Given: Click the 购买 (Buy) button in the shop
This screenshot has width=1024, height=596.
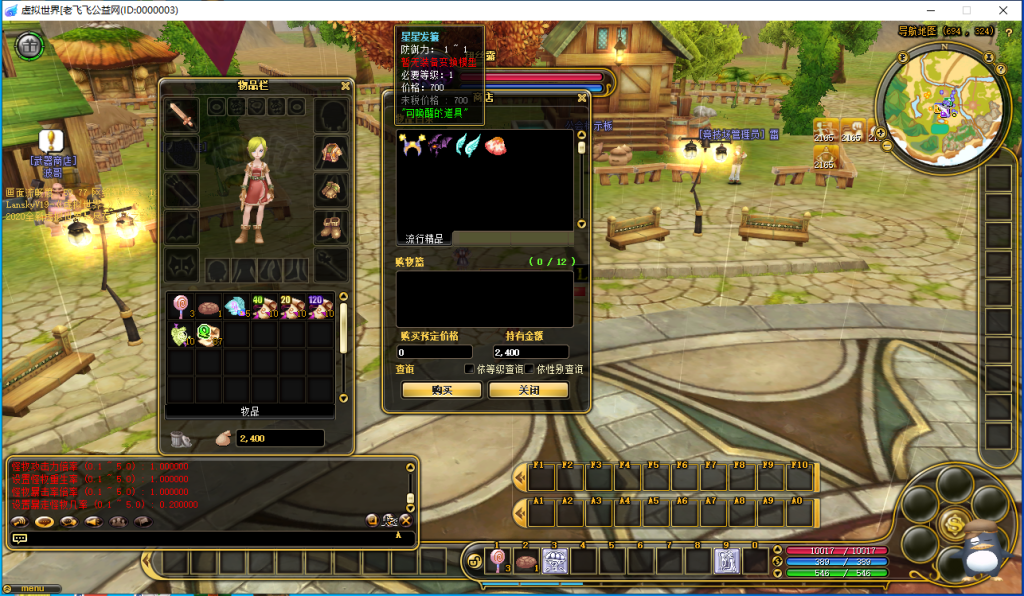Looking at the screenshot, I should point(441,390).
